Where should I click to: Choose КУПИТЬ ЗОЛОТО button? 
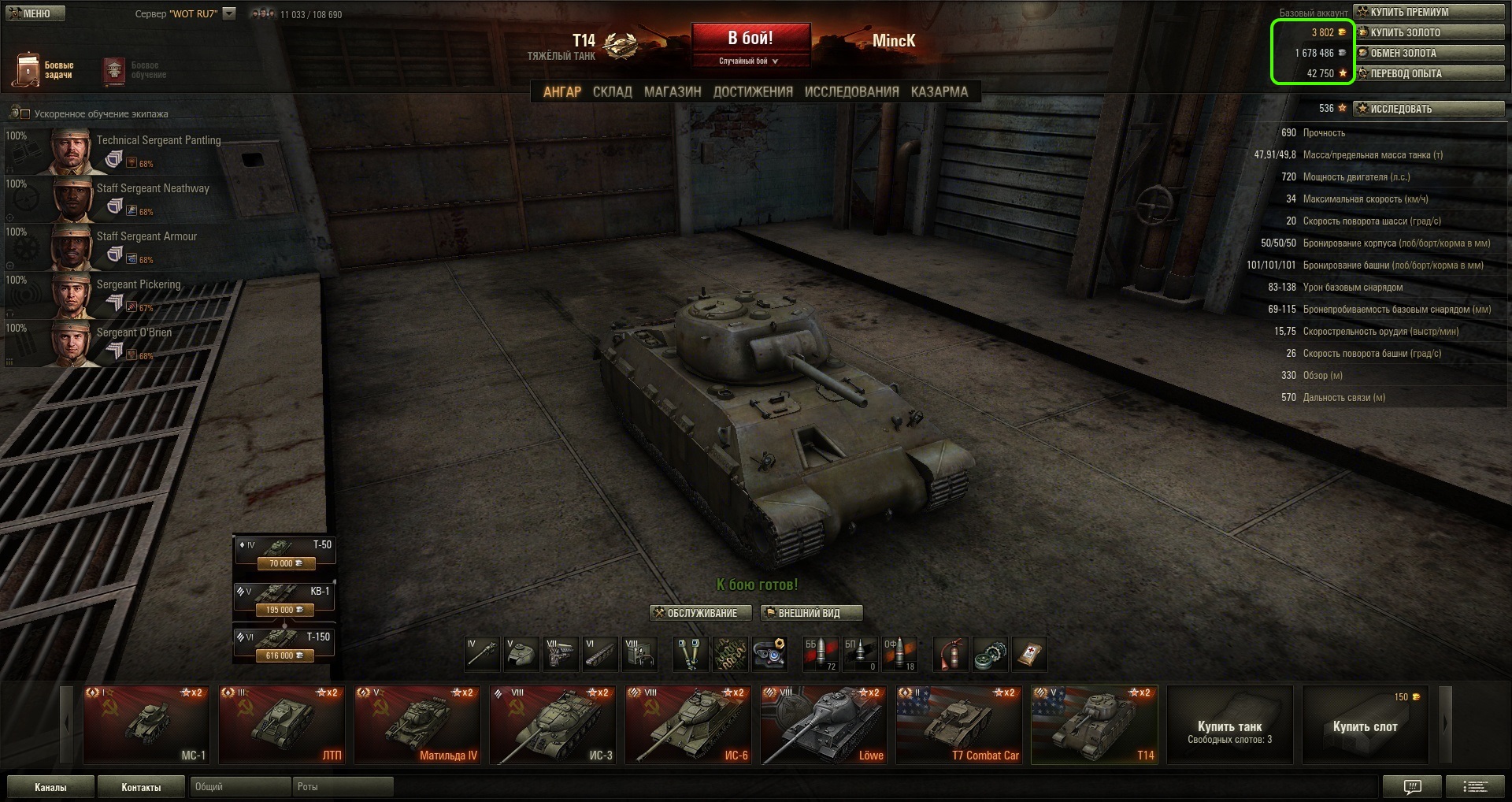(x=1429, y=32)
